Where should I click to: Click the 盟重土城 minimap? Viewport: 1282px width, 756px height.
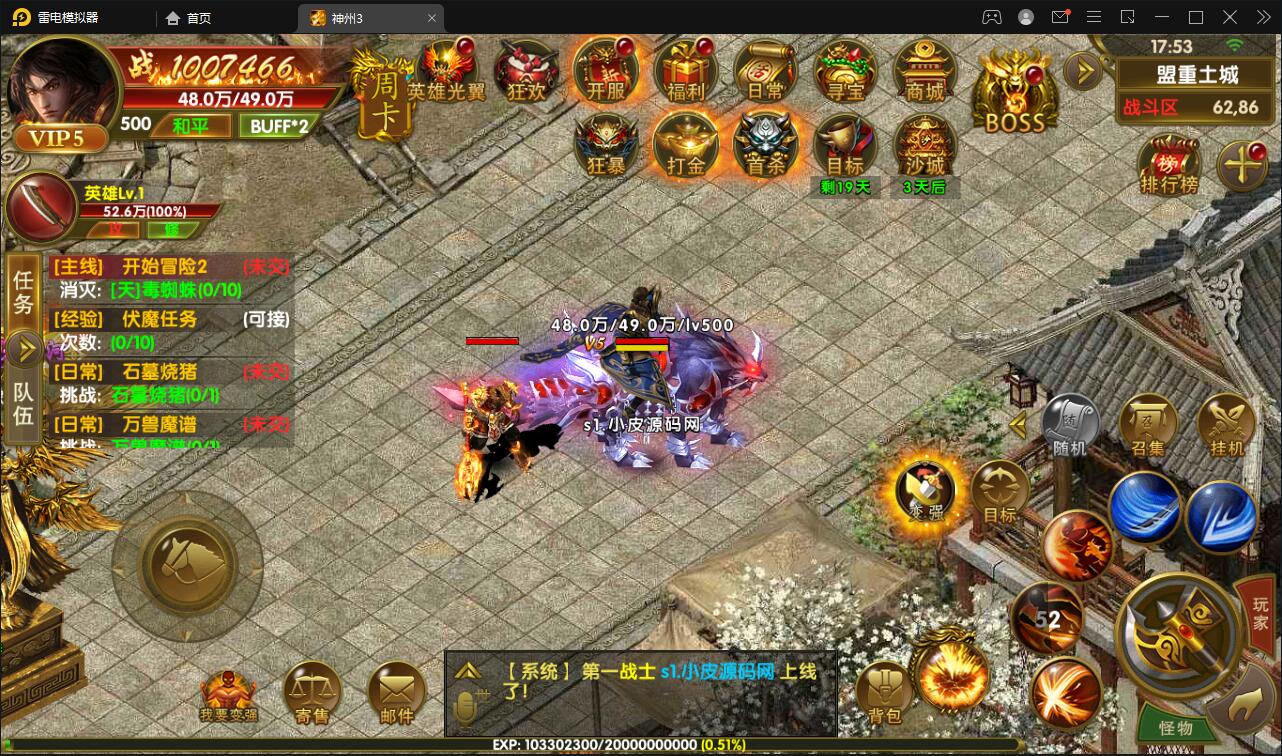tap(1195, 72)
